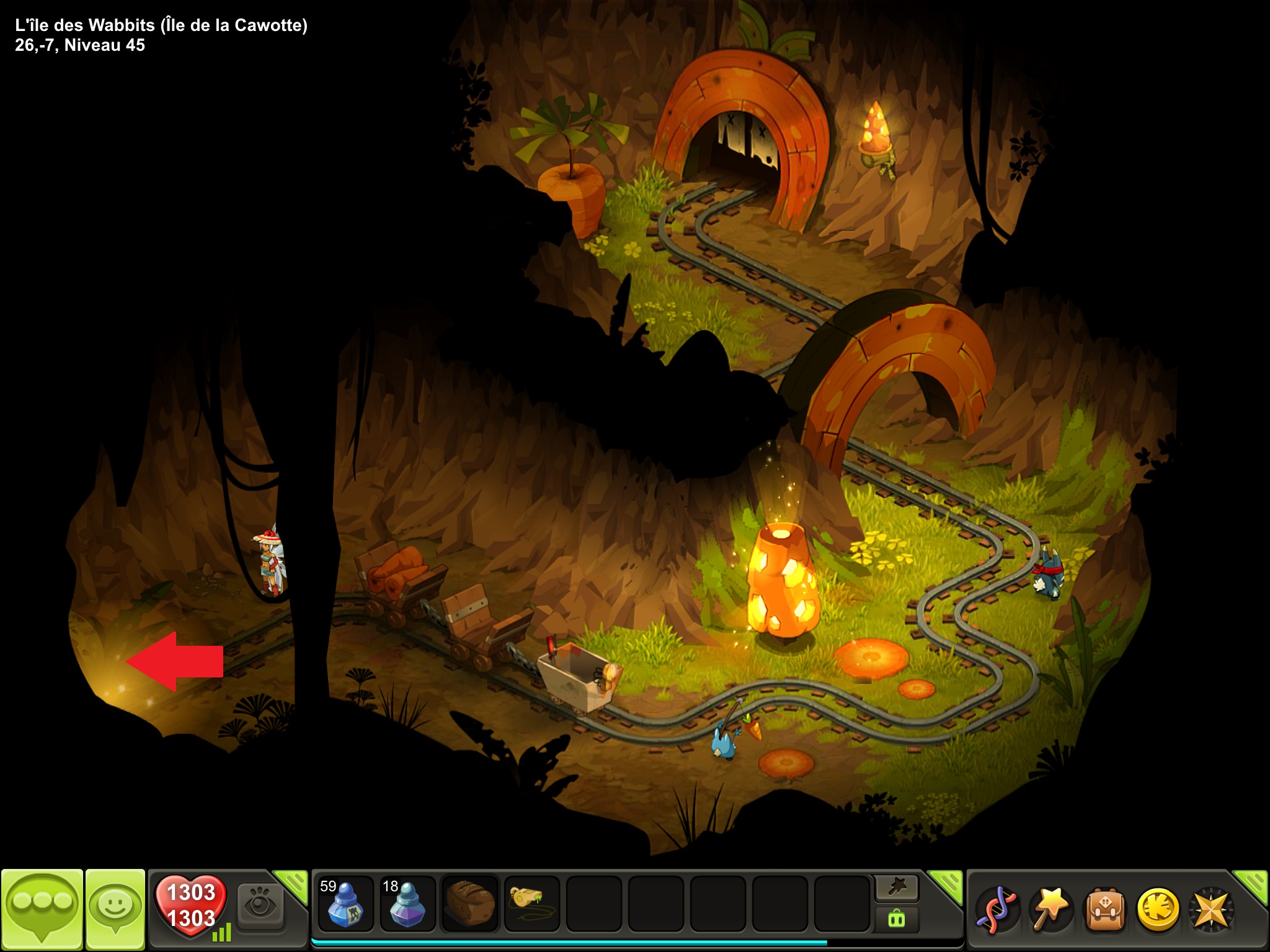Use the purple potion stack of 18
The height and width of the screenshot is (952, 1270).
coord(407,904)
